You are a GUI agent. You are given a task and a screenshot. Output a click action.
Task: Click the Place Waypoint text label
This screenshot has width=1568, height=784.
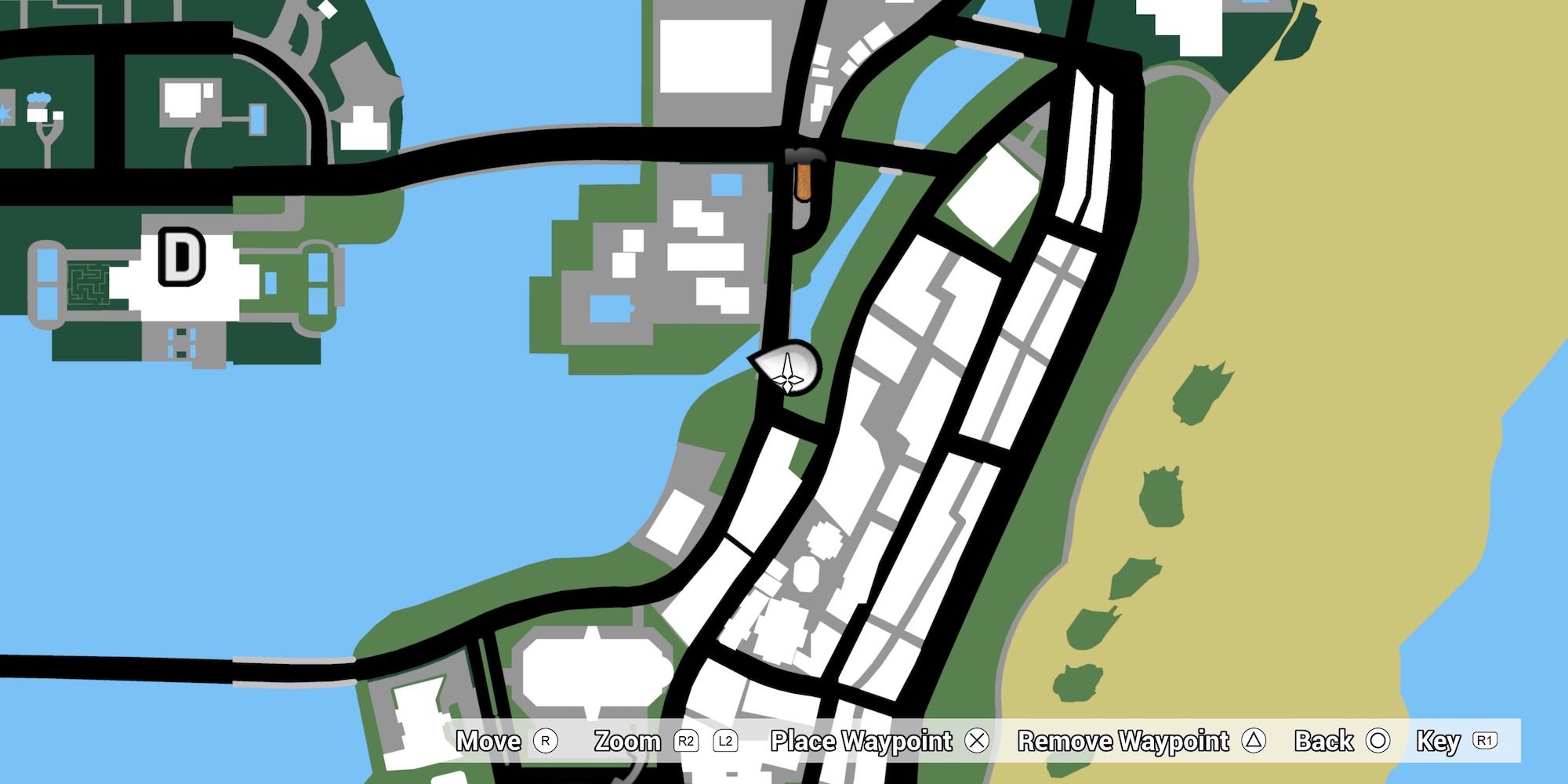click(859, 741)
